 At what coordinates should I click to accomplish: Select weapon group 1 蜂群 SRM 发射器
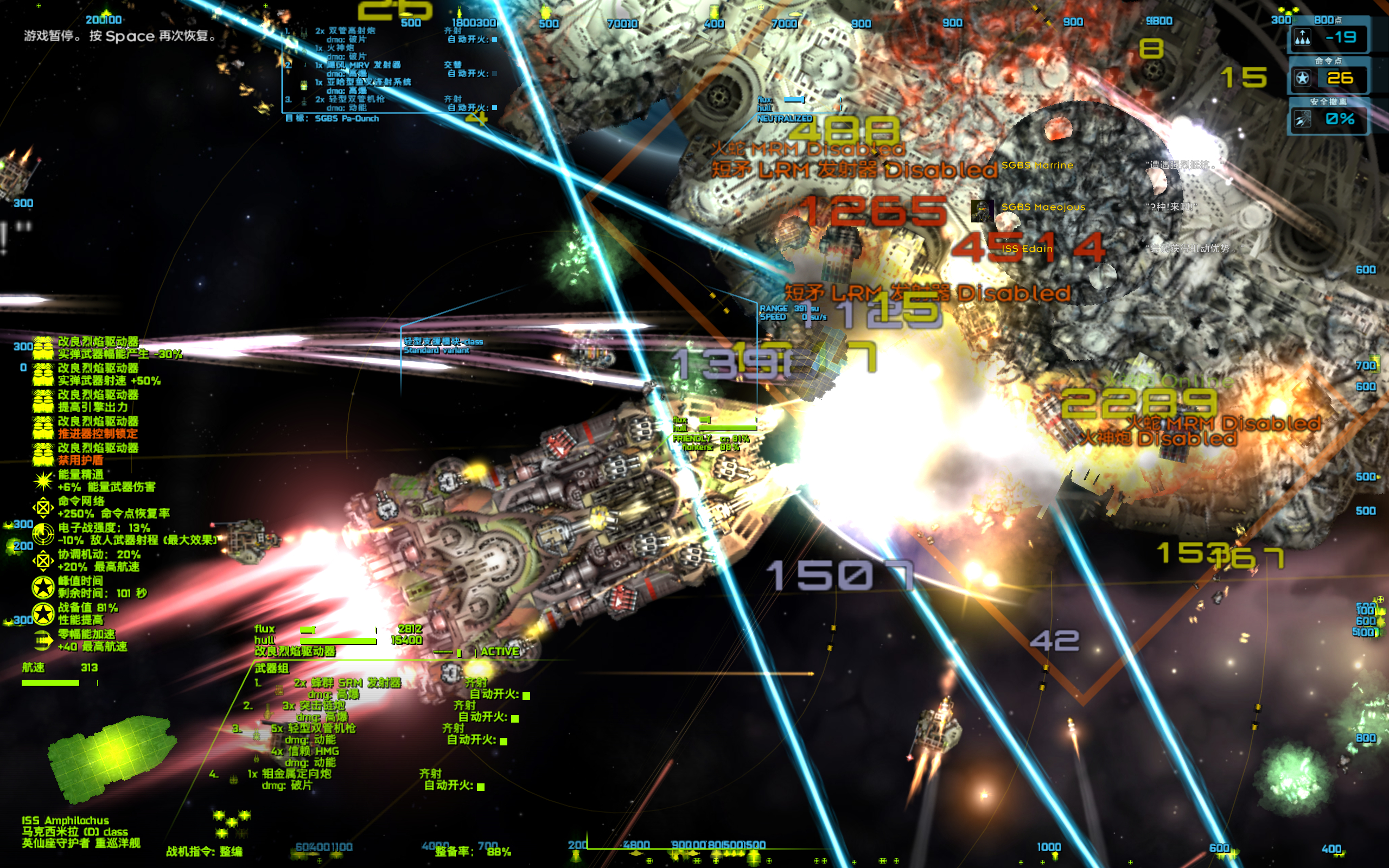[347, 682]
